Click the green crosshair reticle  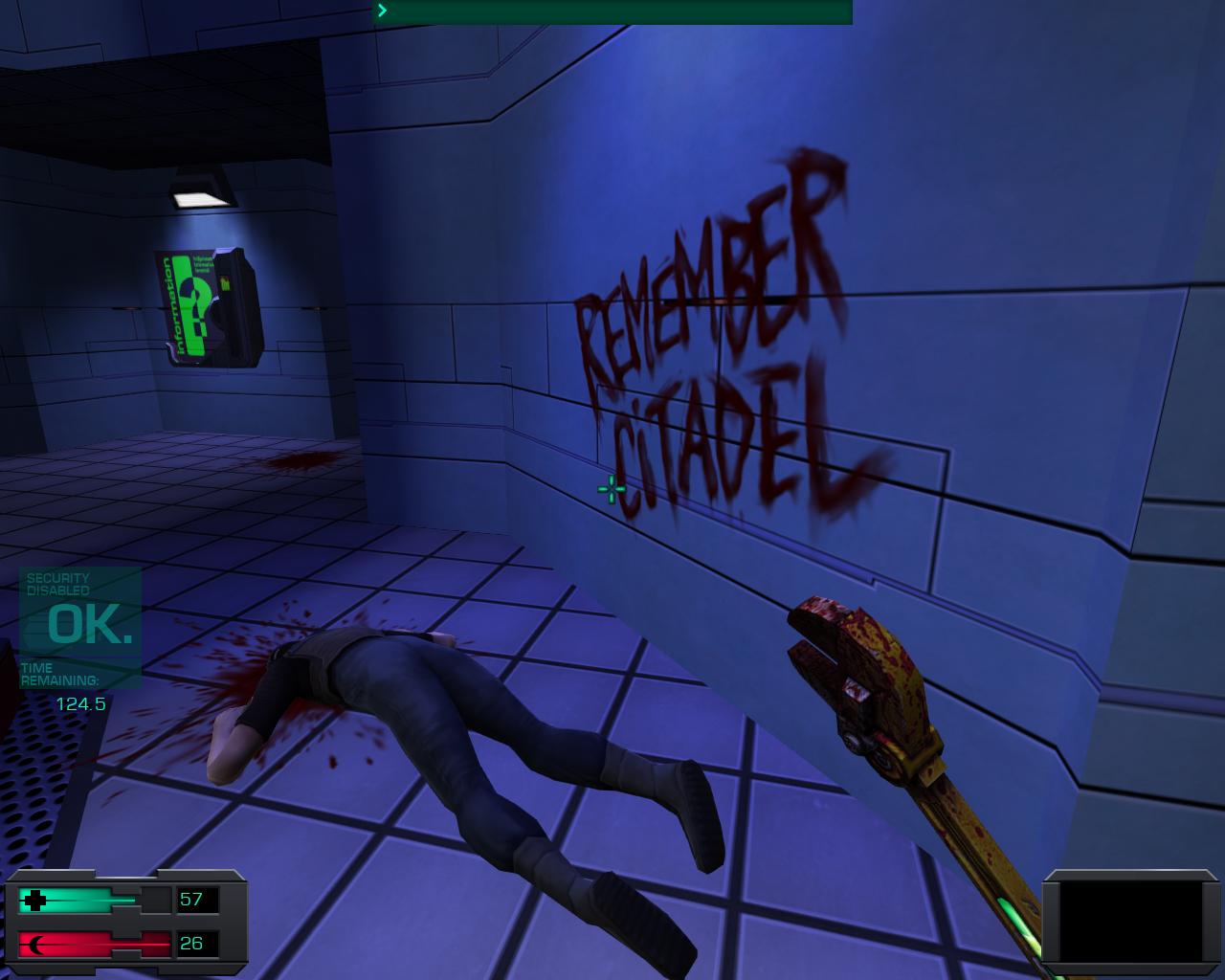(610, 488)
